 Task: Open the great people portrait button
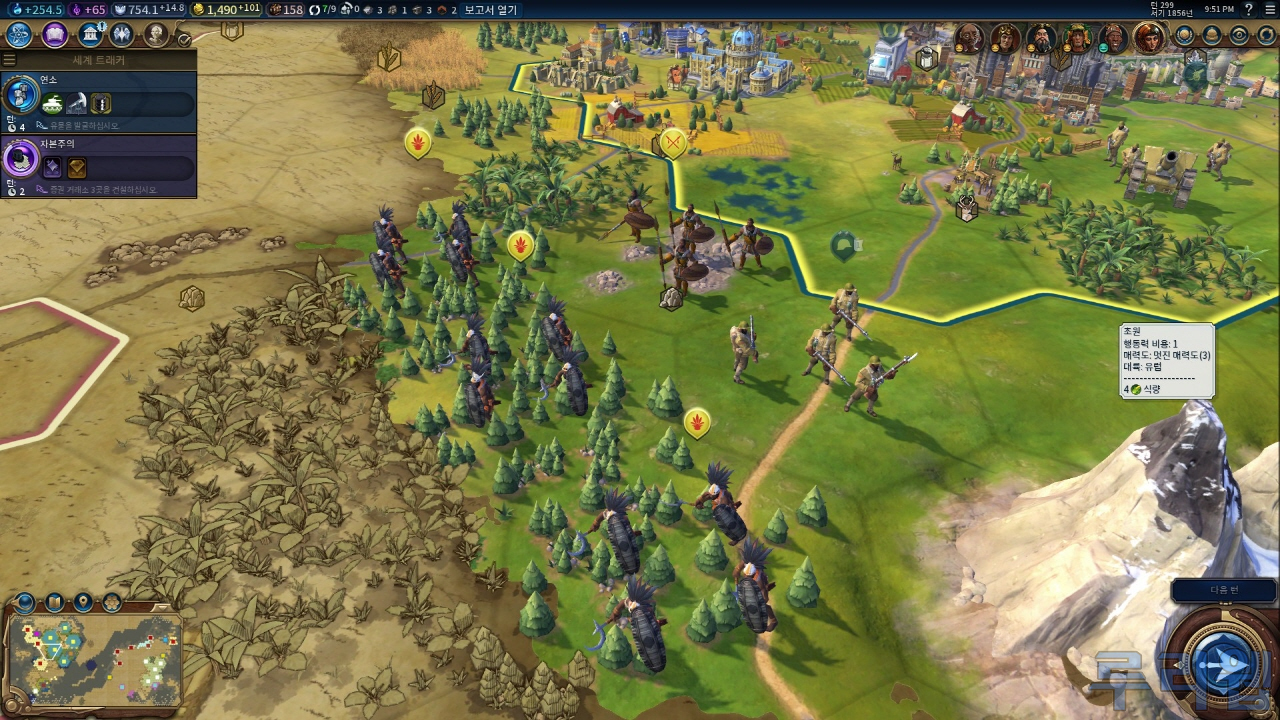click(156, 35)
